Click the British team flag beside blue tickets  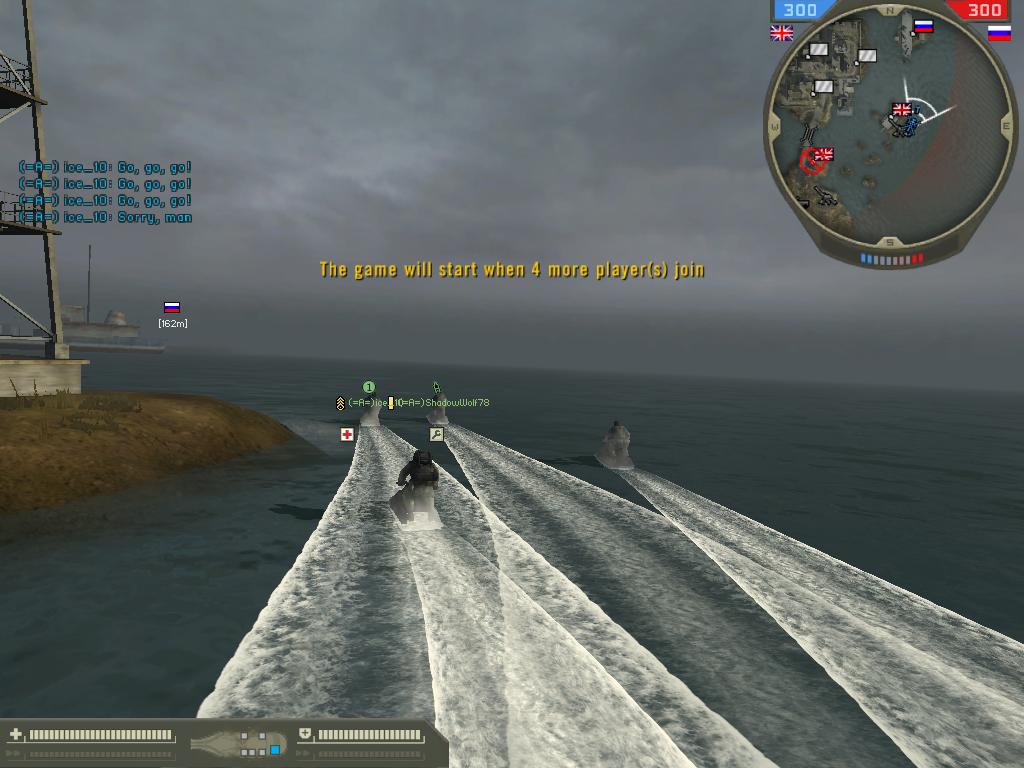click(781, 33)
